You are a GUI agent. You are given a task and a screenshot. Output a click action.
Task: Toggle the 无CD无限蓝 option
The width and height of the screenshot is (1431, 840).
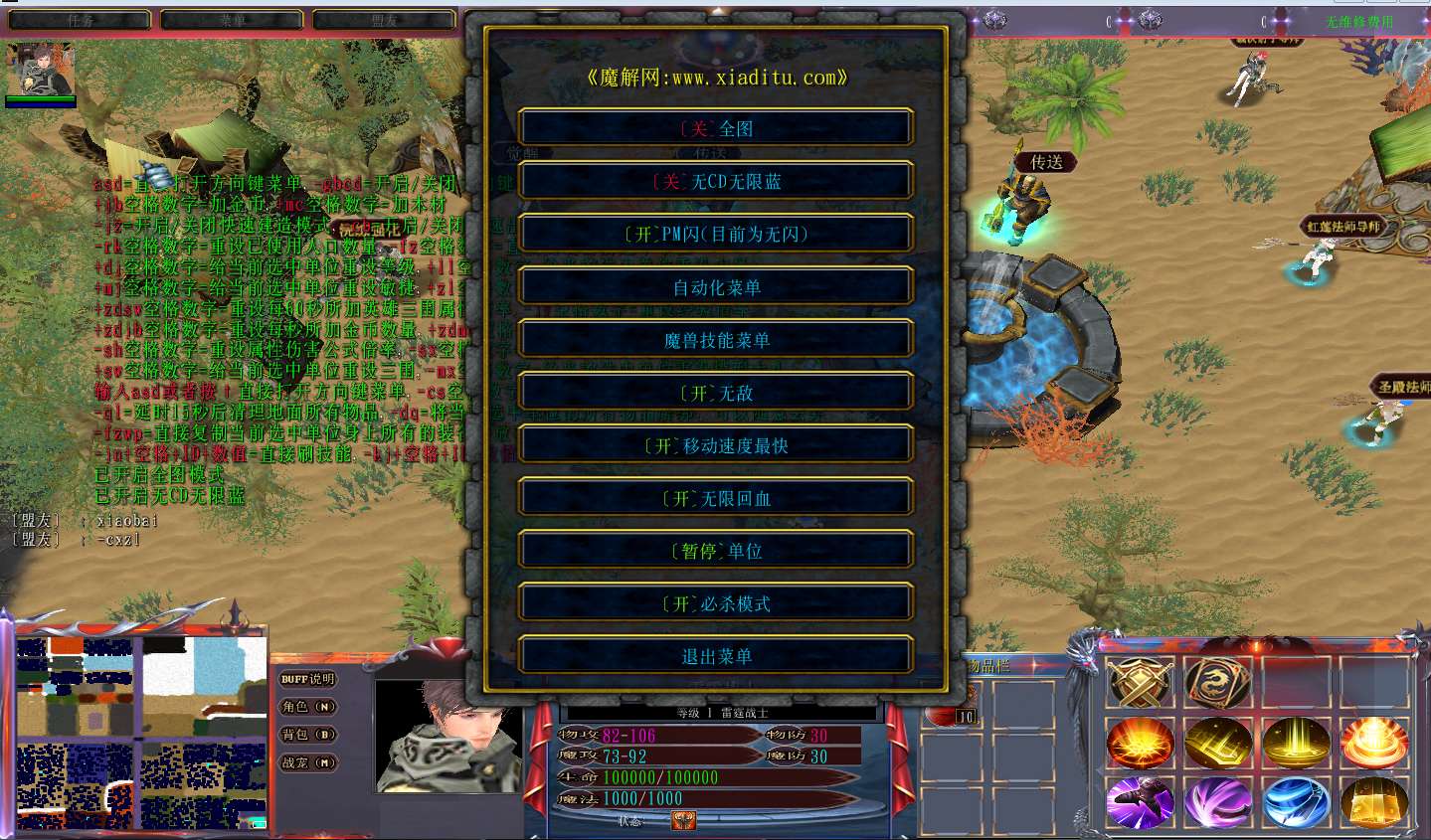pos(716,181)
